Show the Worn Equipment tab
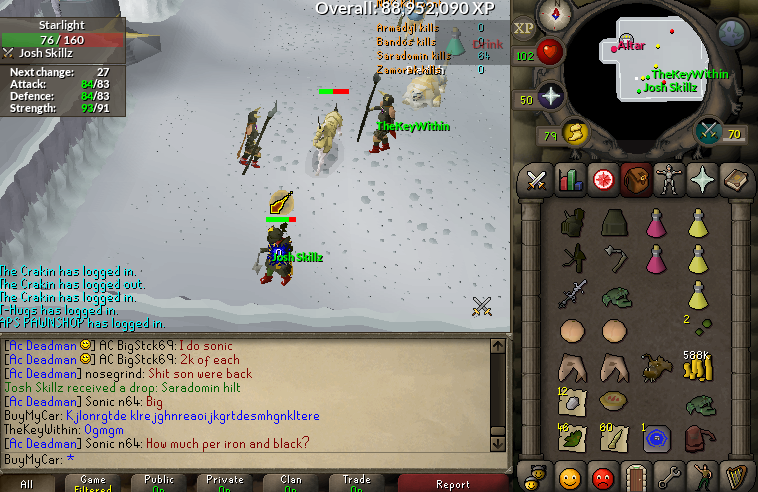The height and width of the screenshot is (492, 758). point(668,180)
